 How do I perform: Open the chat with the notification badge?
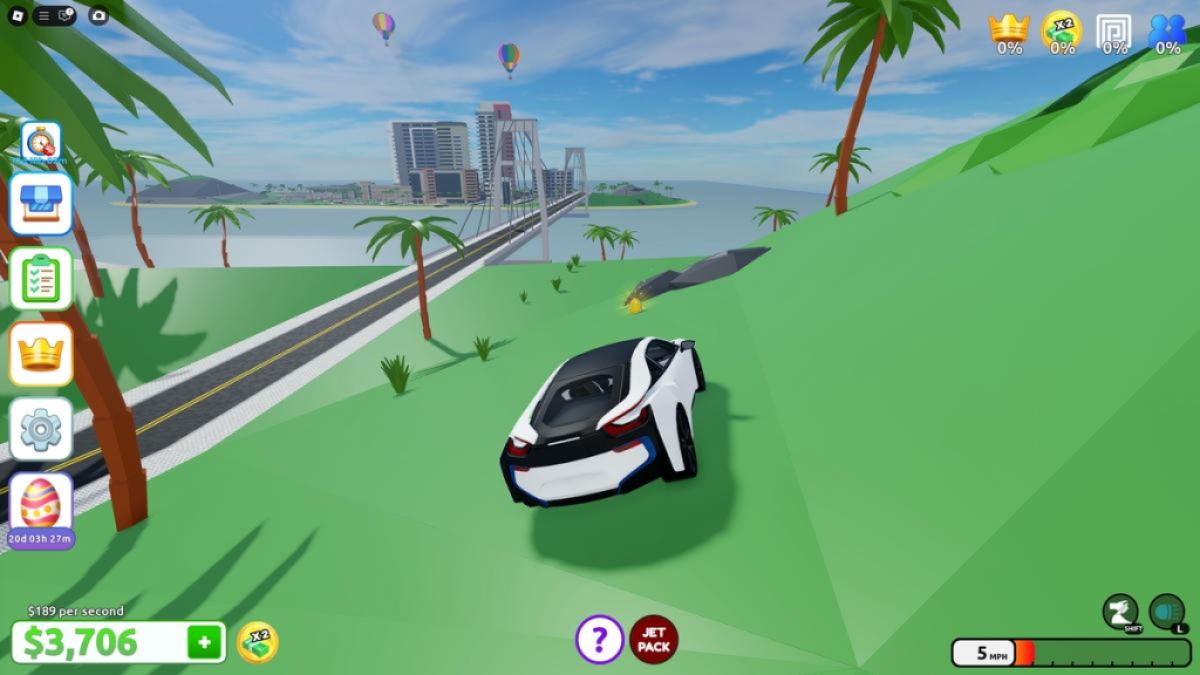65,15
